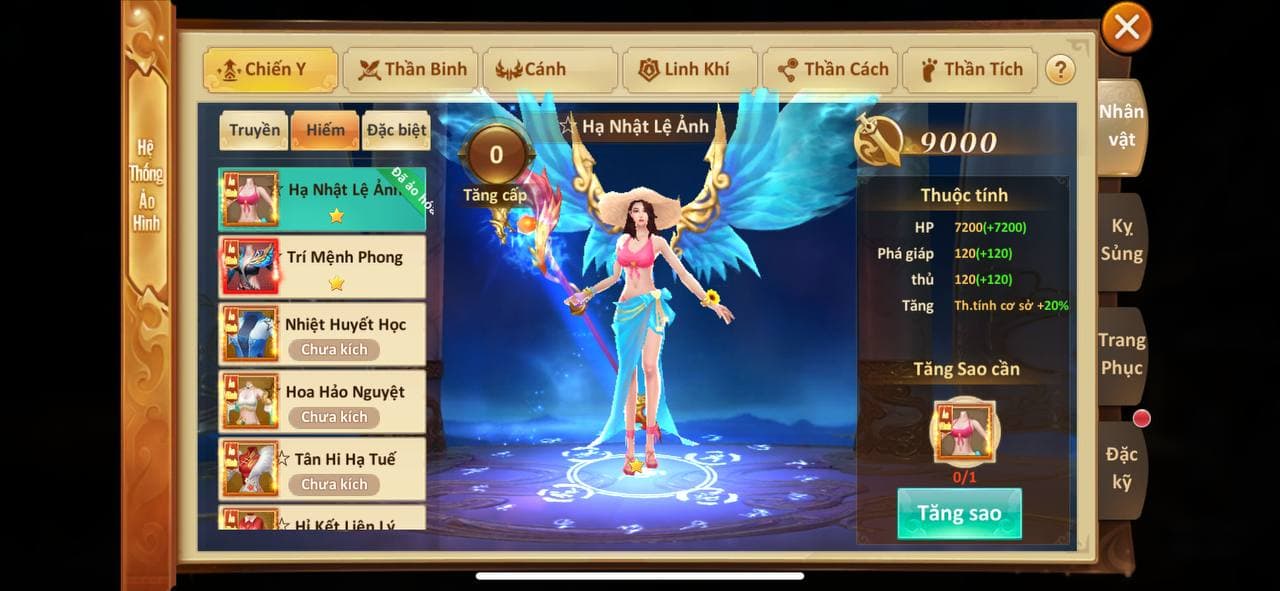Tap the pink bikini material icon
Screen dimensions: 1280x591
pyautogui.click(x=964, y=432)
